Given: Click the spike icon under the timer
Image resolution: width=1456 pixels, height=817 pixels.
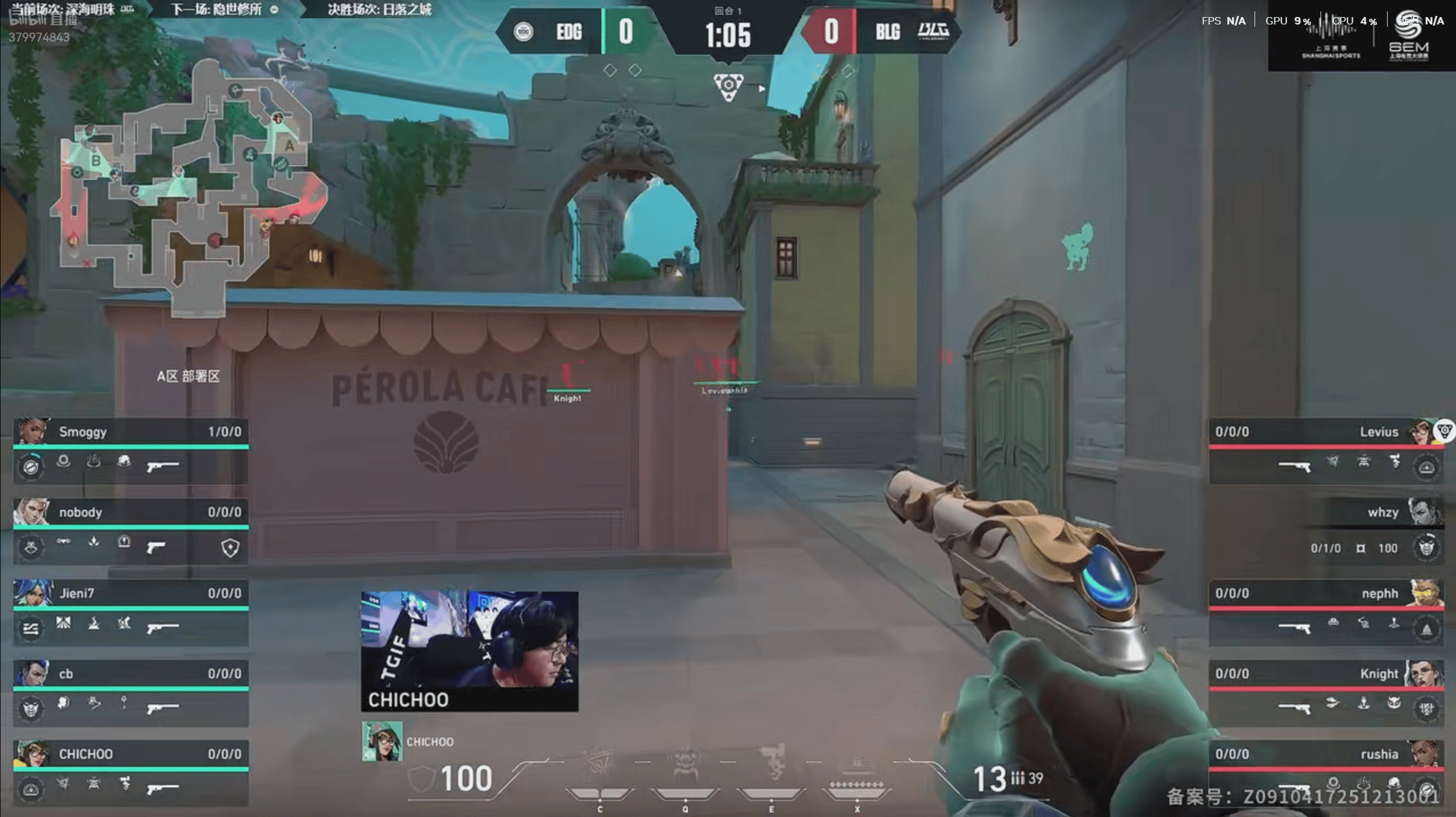Looking at the screenshot, I should 728,87.
